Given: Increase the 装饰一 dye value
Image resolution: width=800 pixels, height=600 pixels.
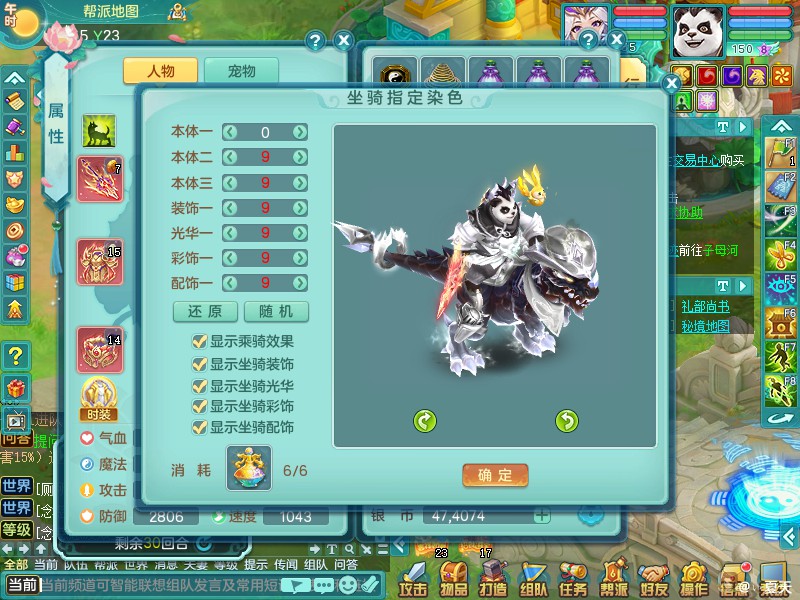Looking at the screenshot, I should point(300,207).
